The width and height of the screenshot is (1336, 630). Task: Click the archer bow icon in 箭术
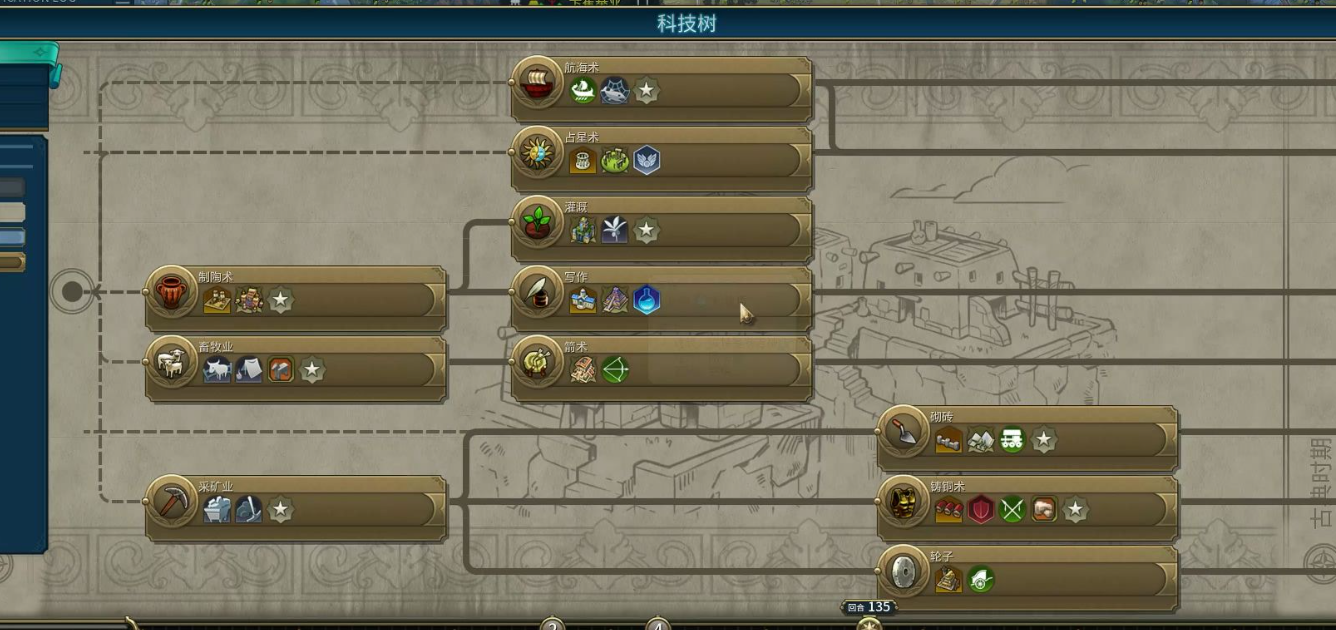(615, 370)
